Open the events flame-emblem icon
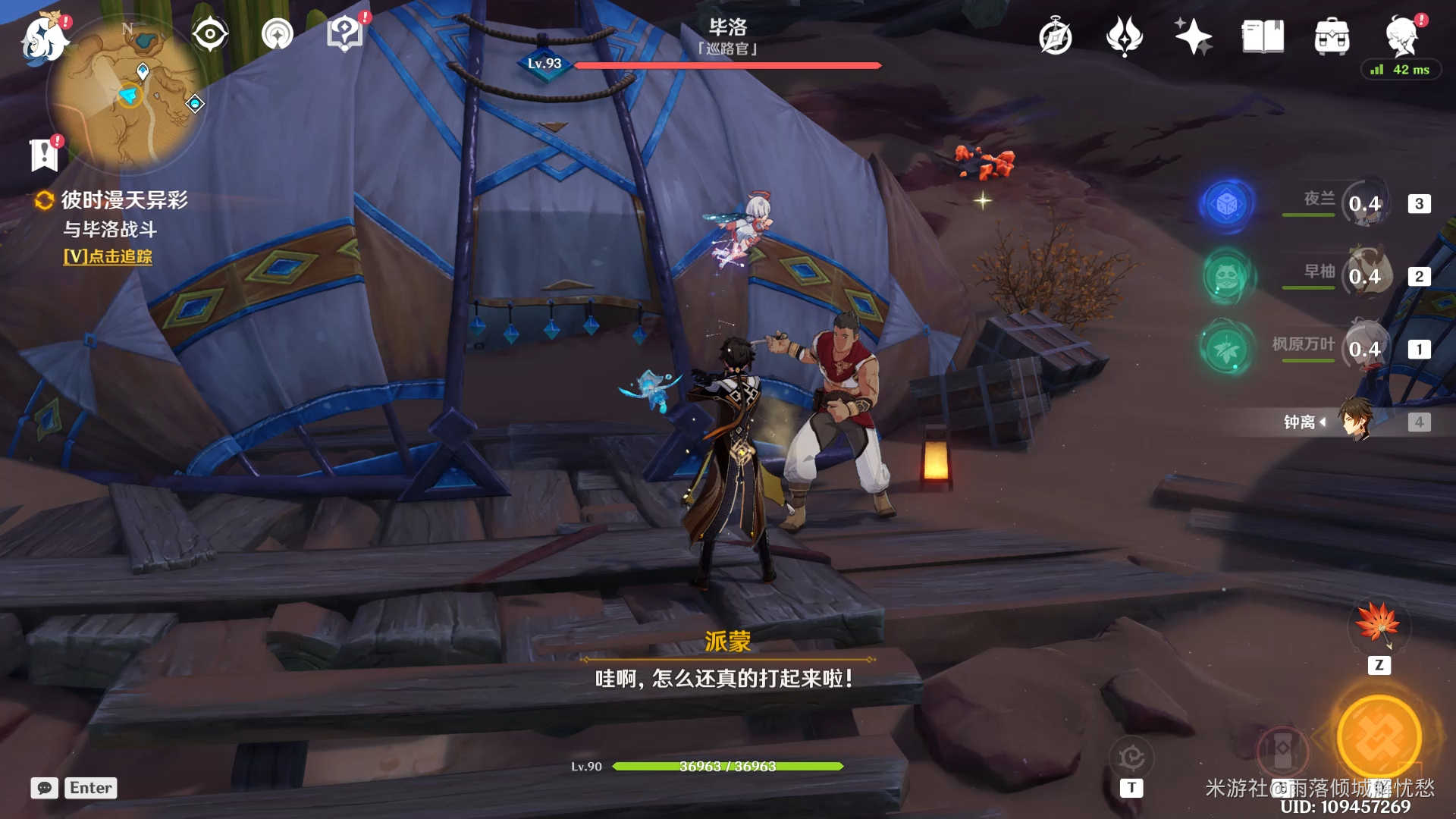Image resolution: width=1456 pixels, height=819 pixels. click(1124, 36)
